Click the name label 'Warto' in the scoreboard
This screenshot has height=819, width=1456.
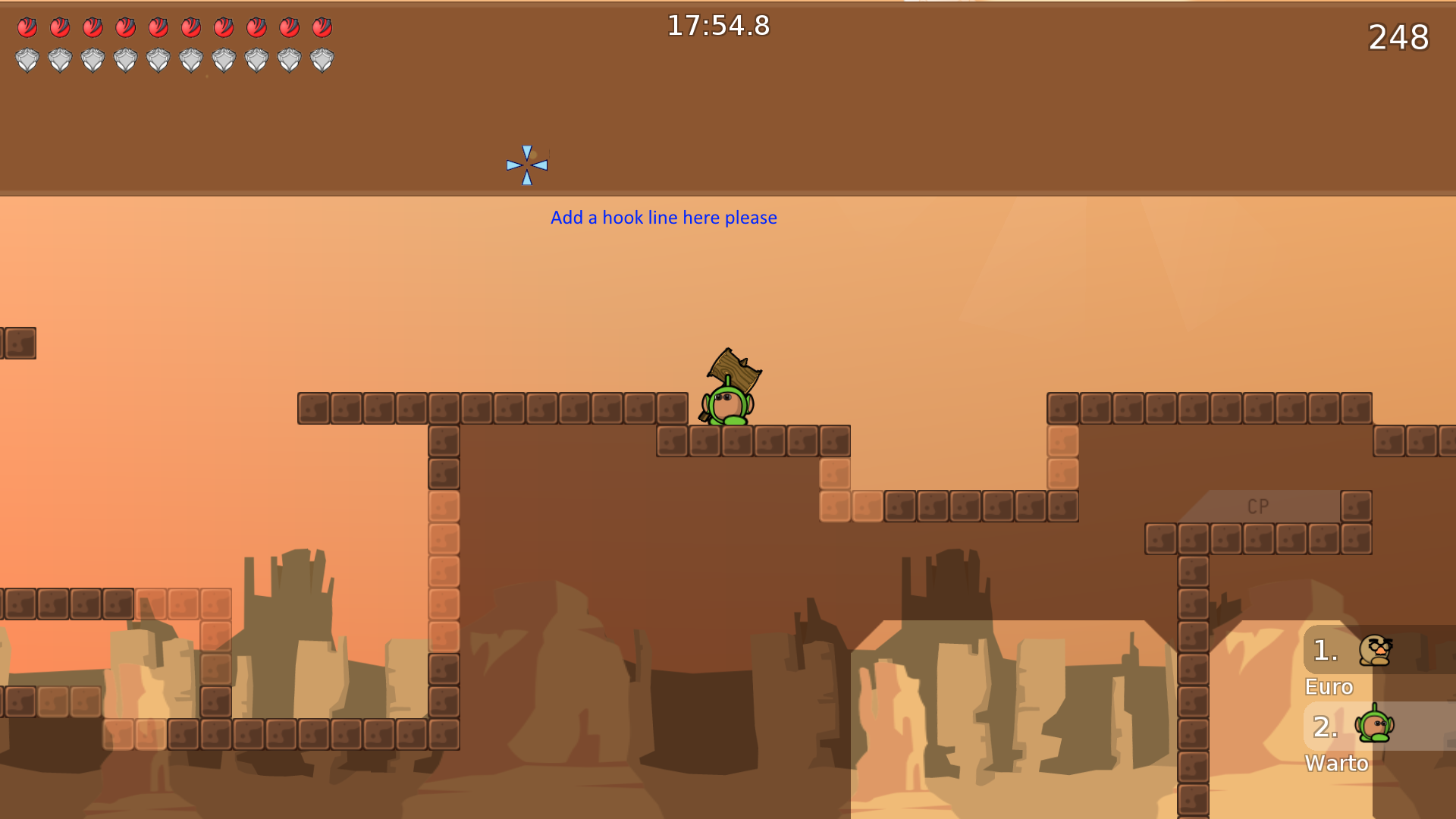pos(1338,764)
